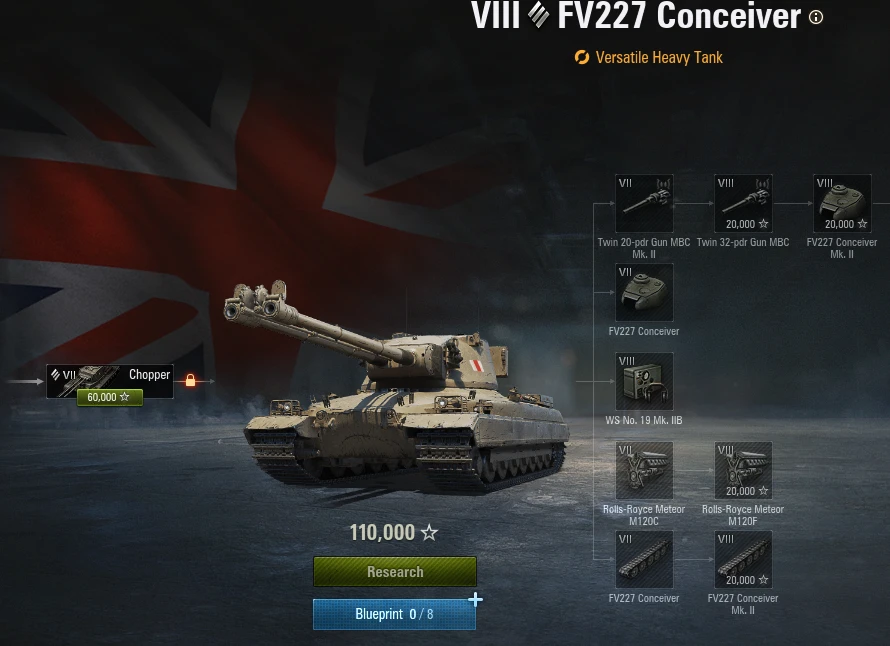Pick the tier VII FV227 Conceiver turret
Screen dimensions: 890x646
(644, 292)
